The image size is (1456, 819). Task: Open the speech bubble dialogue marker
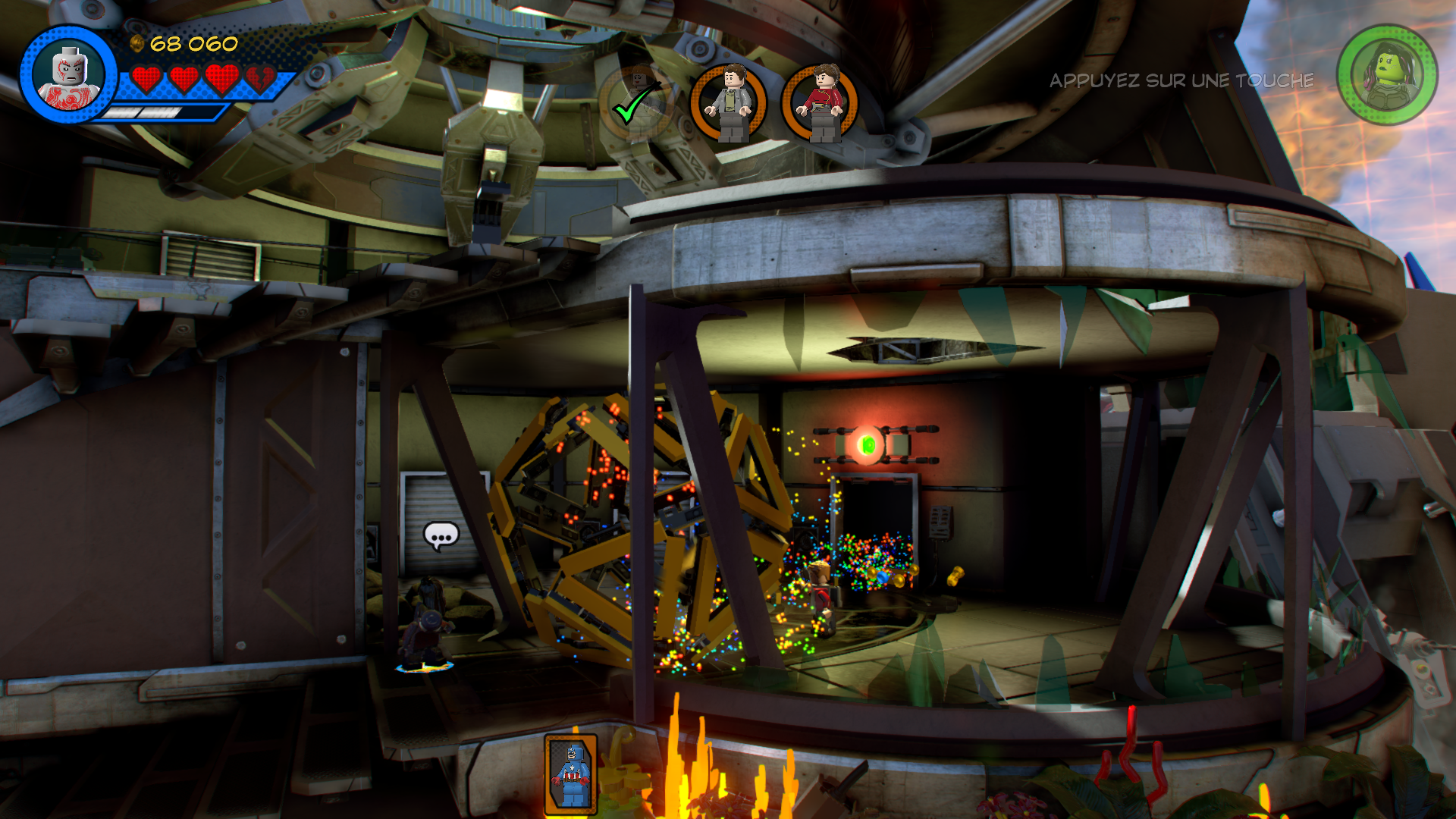point(441,536)
